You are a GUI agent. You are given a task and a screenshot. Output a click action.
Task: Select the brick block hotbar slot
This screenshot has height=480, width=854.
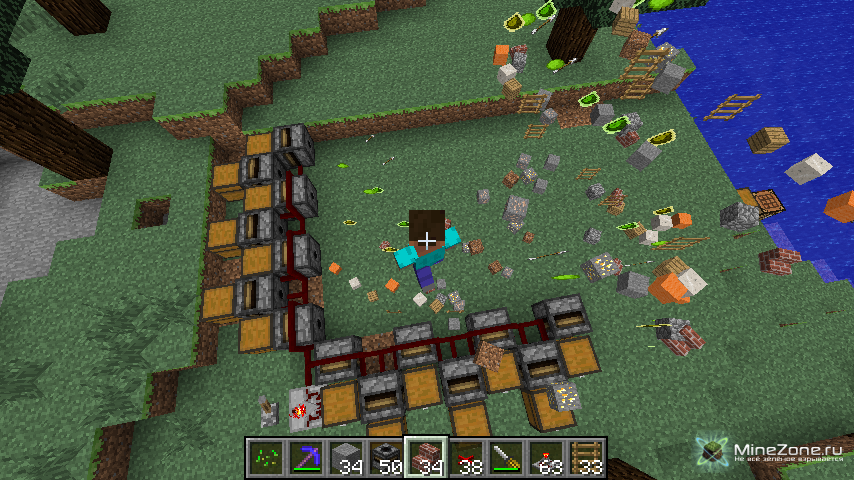pyautogui.click(x=424, y=456)
